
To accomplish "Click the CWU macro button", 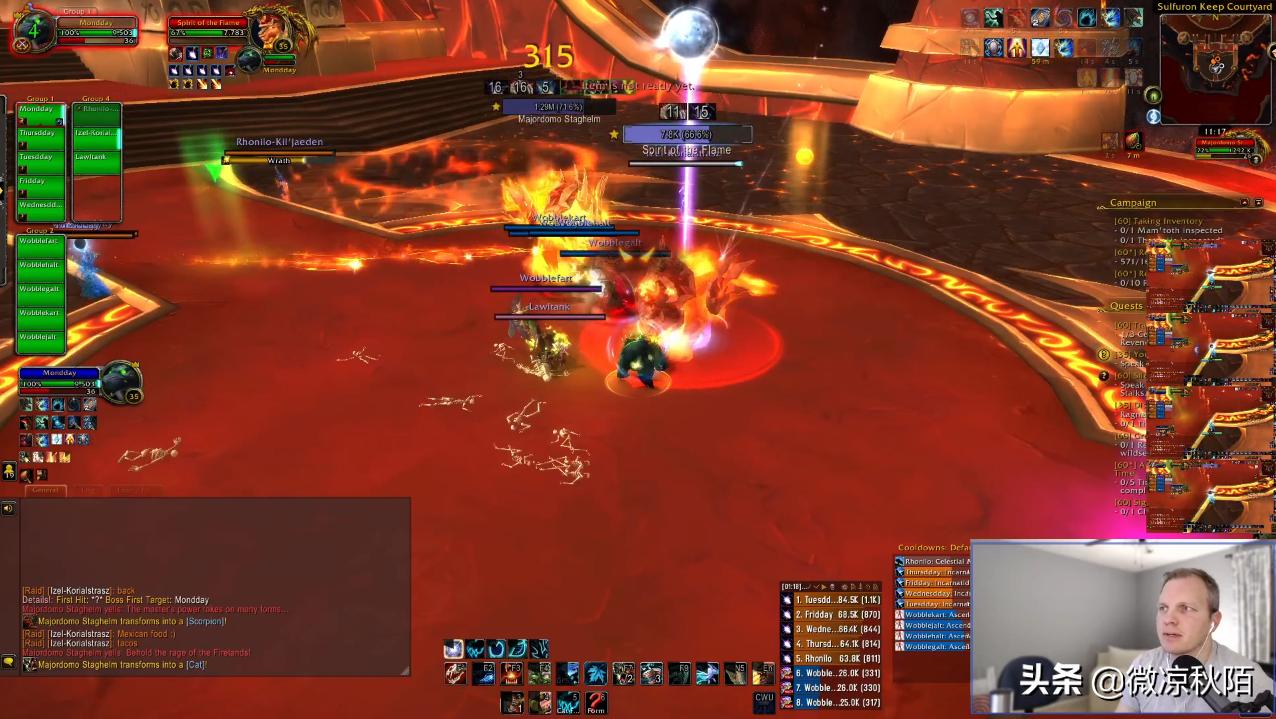I will pos(764,701).
